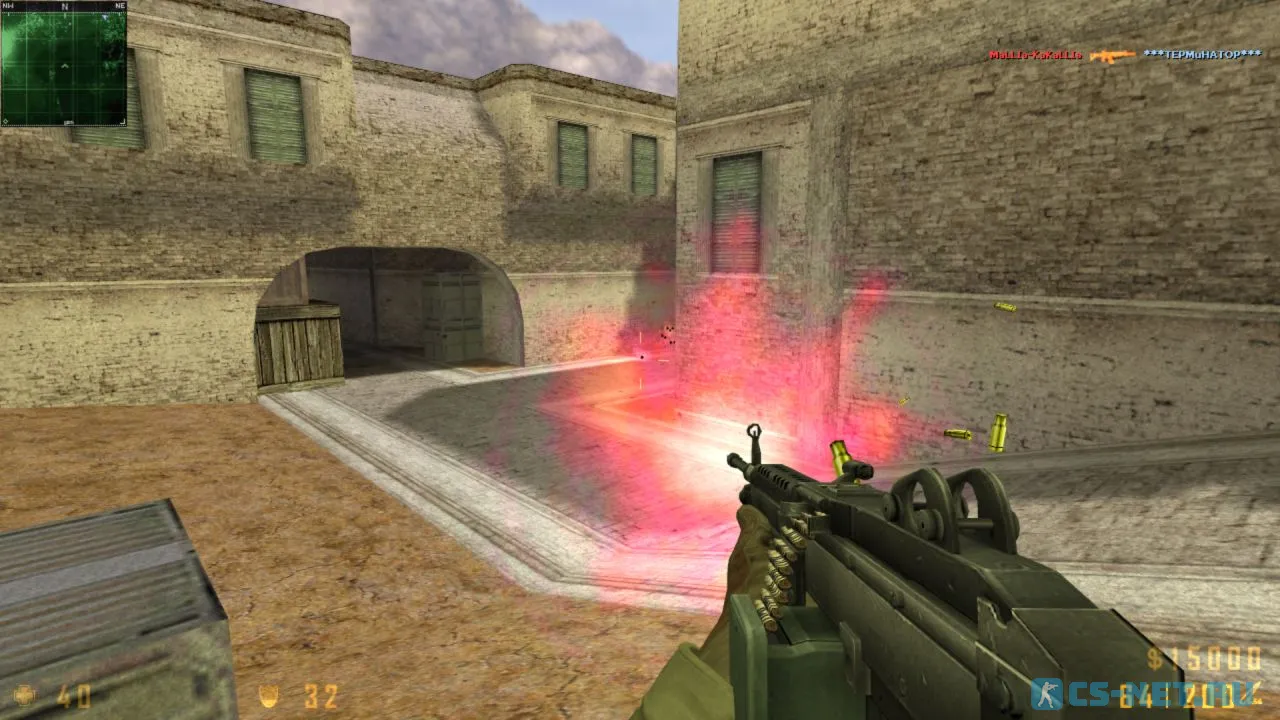This screenshot has height=720, width=1280.
Task: Click the diamond marker at radar bottom-left
Action: click(x=5, y=120)
